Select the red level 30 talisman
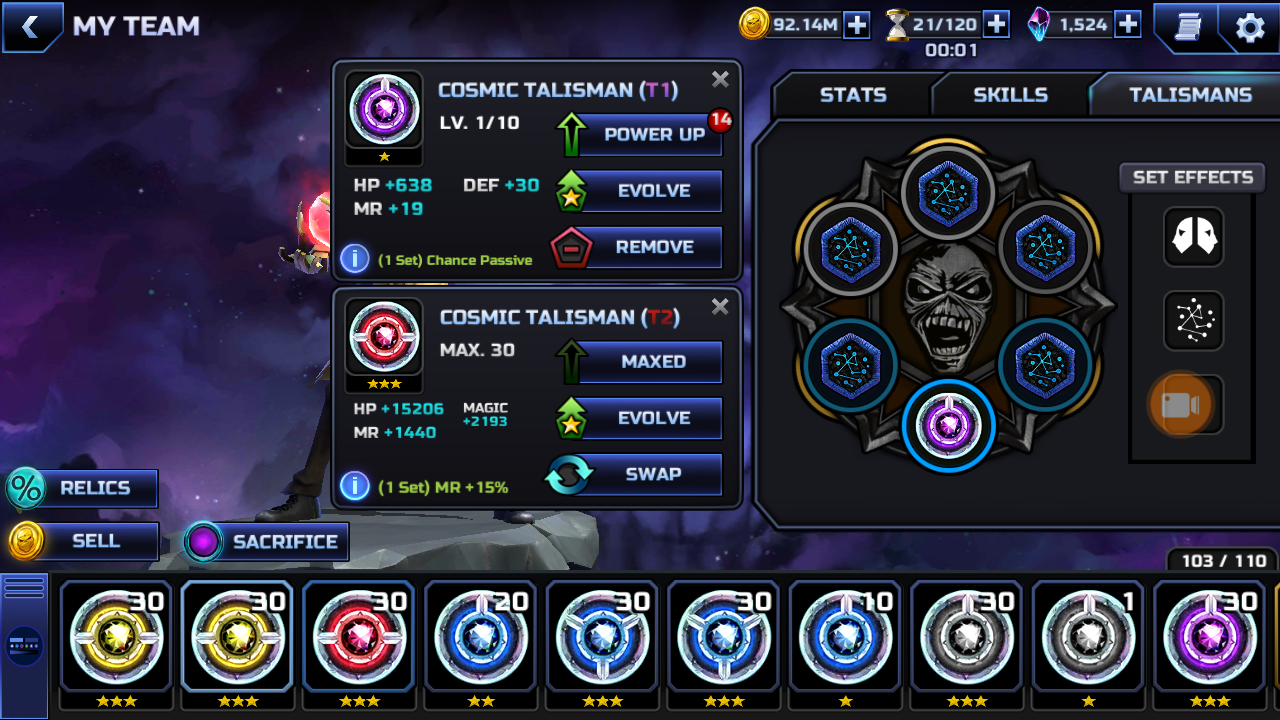The image size is (1280, 720). pos(359,636)
